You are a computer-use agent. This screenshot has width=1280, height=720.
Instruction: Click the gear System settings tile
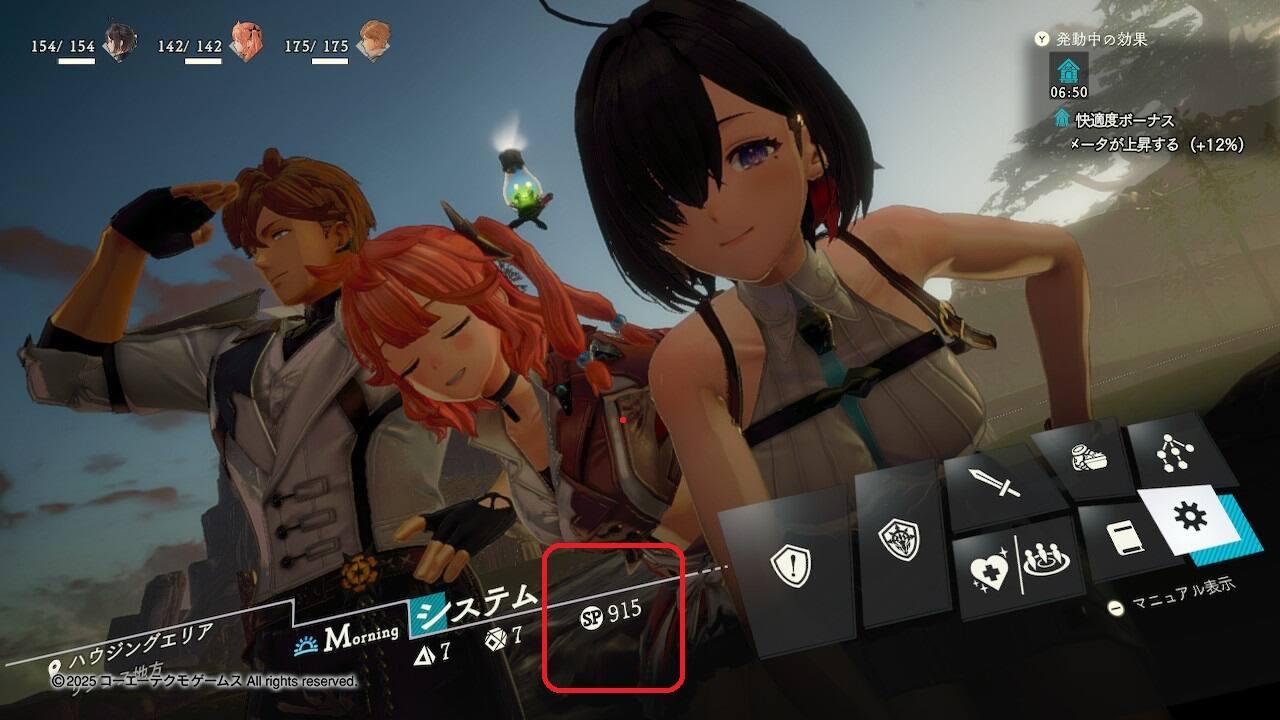coord(1193,518)
